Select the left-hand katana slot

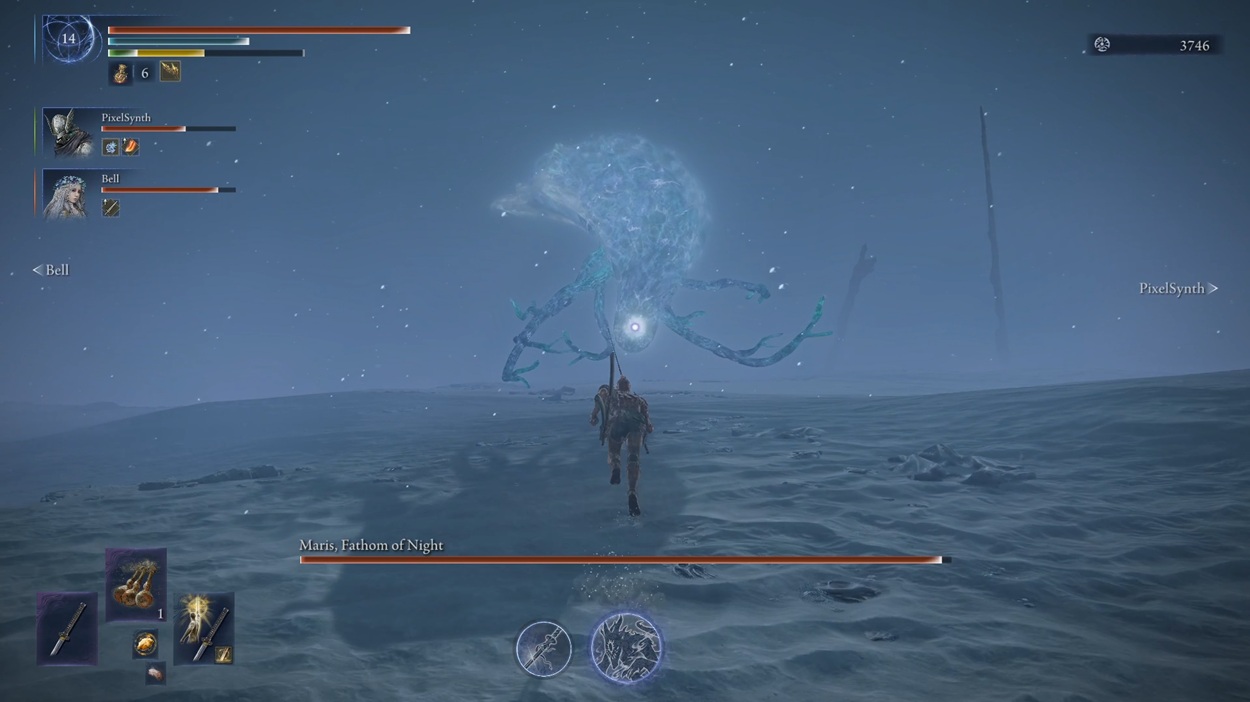coord(67,628)
